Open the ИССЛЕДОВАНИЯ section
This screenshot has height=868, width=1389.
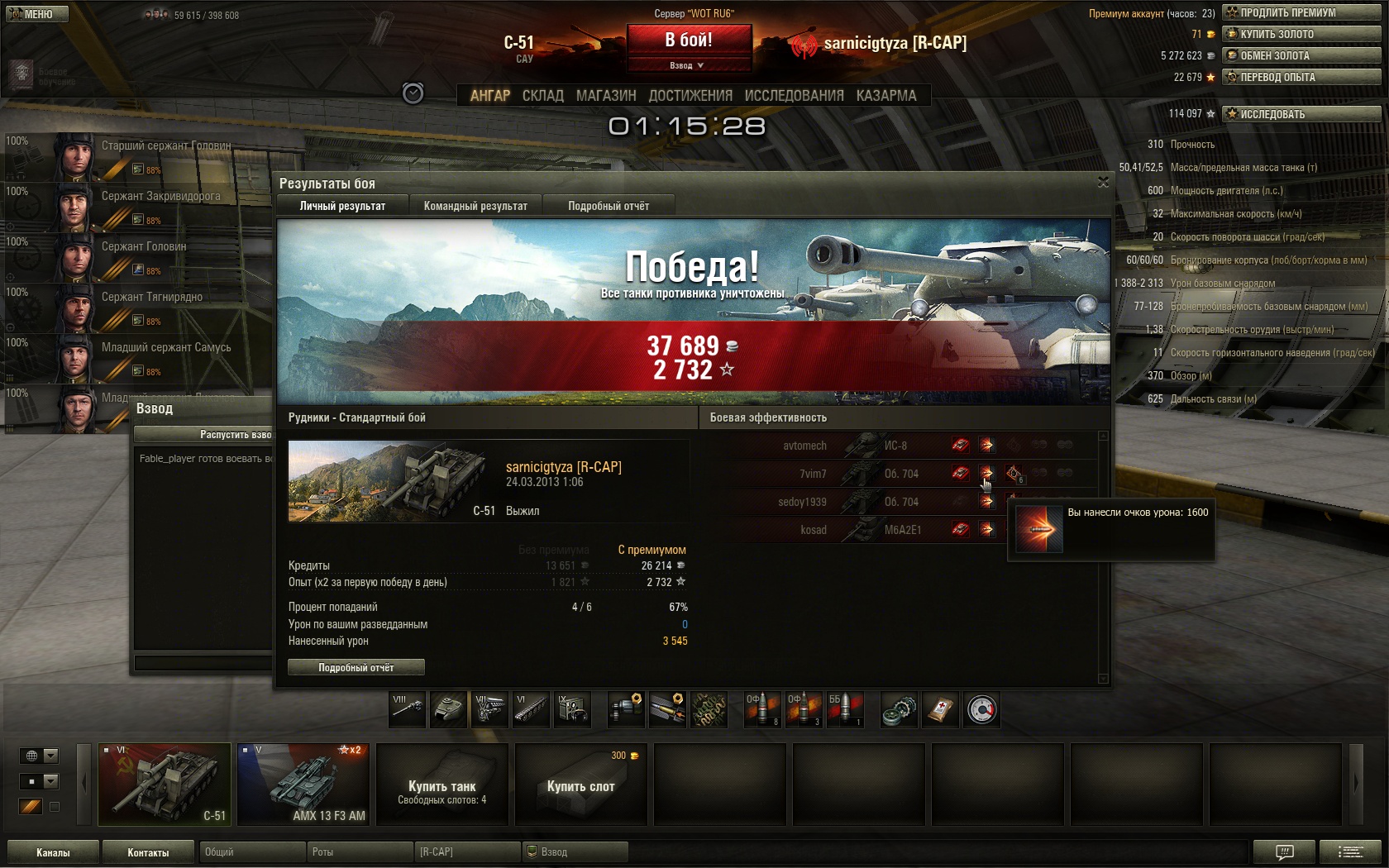(794, 96)
